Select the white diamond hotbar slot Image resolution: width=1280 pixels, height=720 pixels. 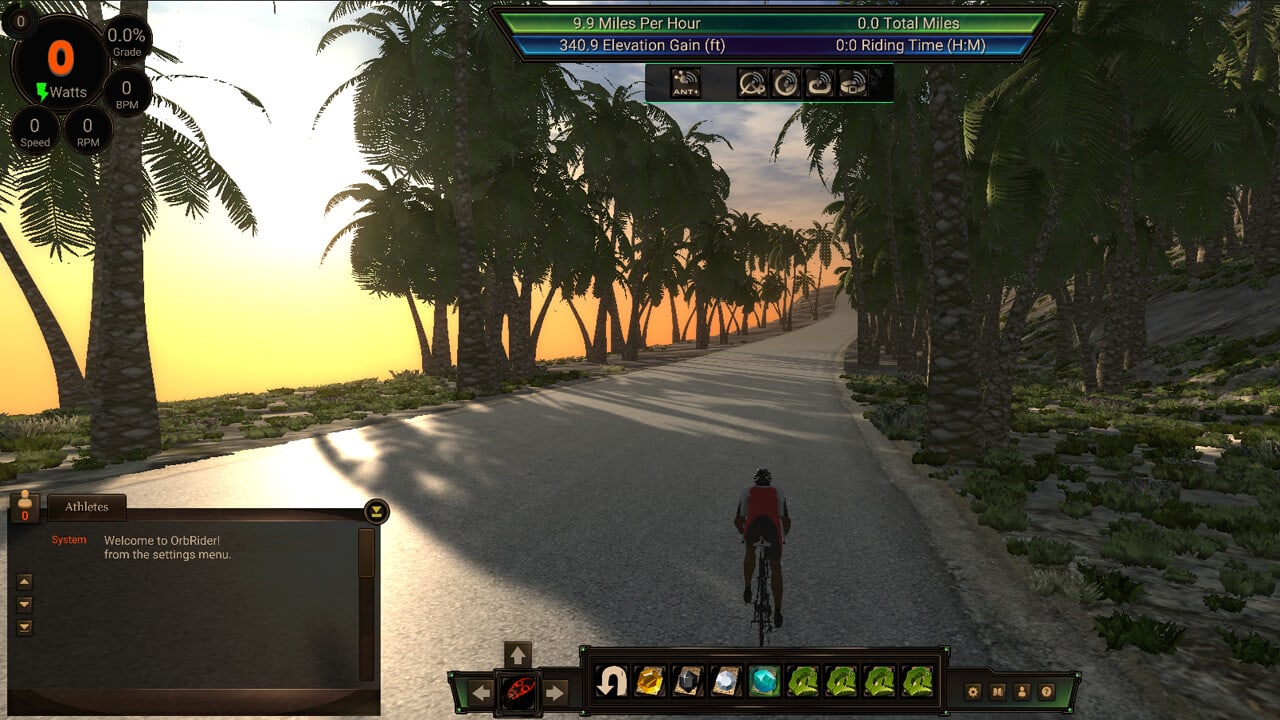click(x=726, y=682)
